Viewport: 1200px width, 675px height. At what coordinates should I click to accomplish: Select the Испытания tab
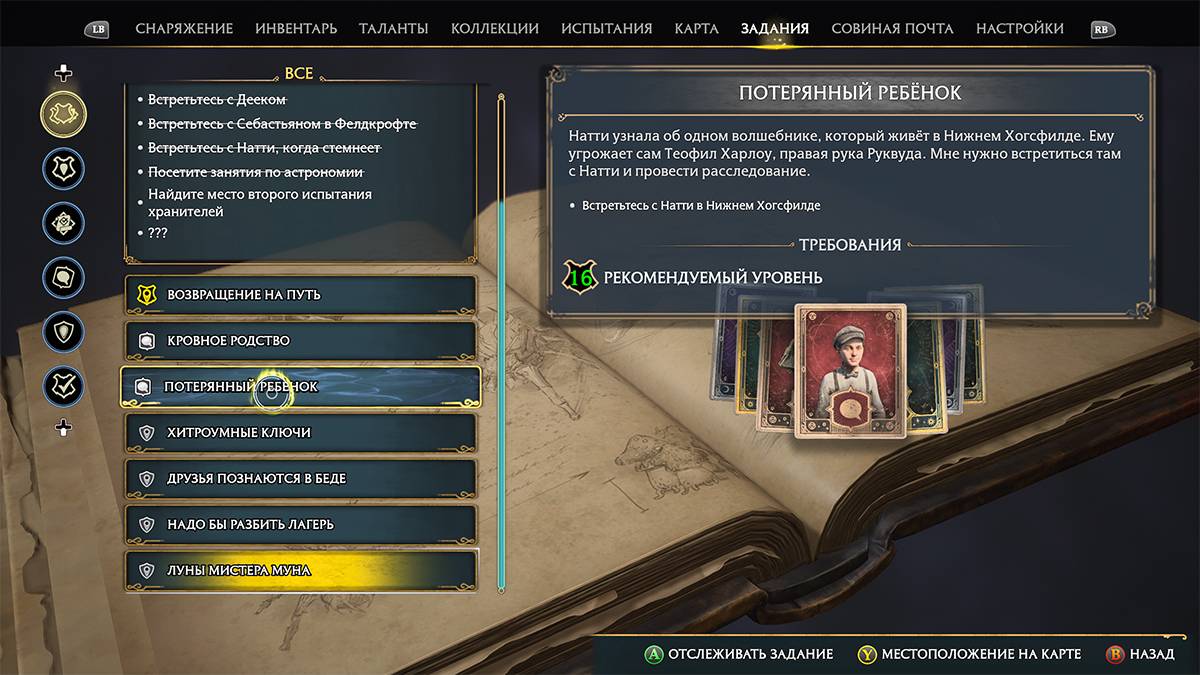[x=606, y=29]
